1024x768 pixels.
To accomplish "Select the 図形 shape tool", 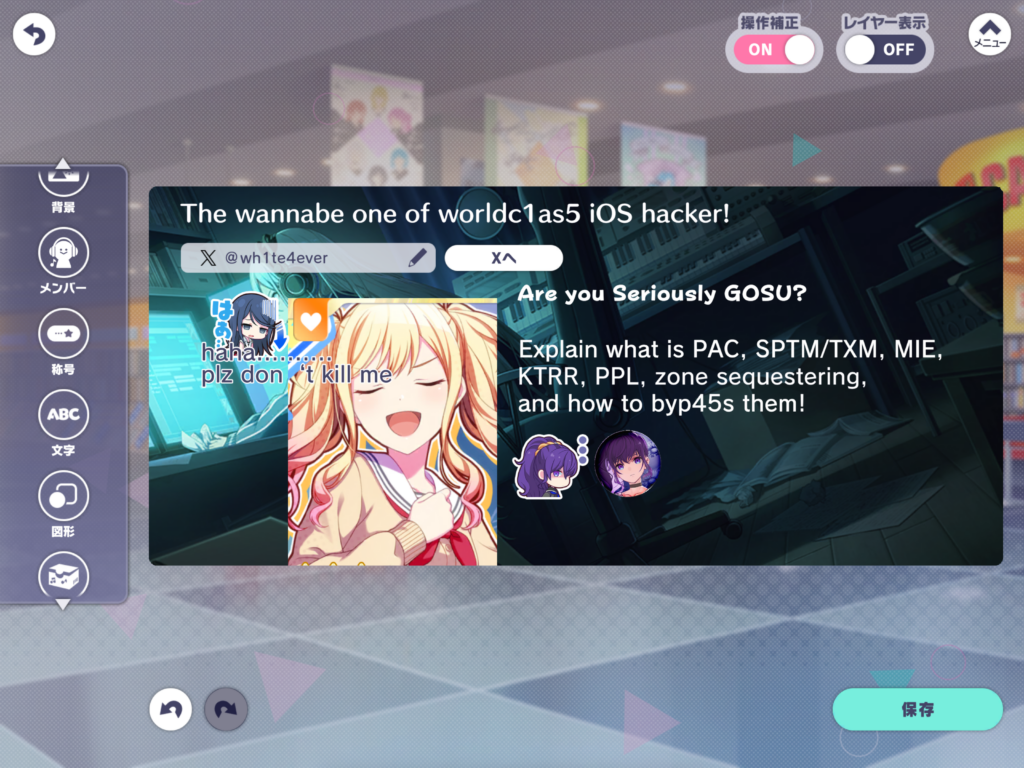I will 63,501.
